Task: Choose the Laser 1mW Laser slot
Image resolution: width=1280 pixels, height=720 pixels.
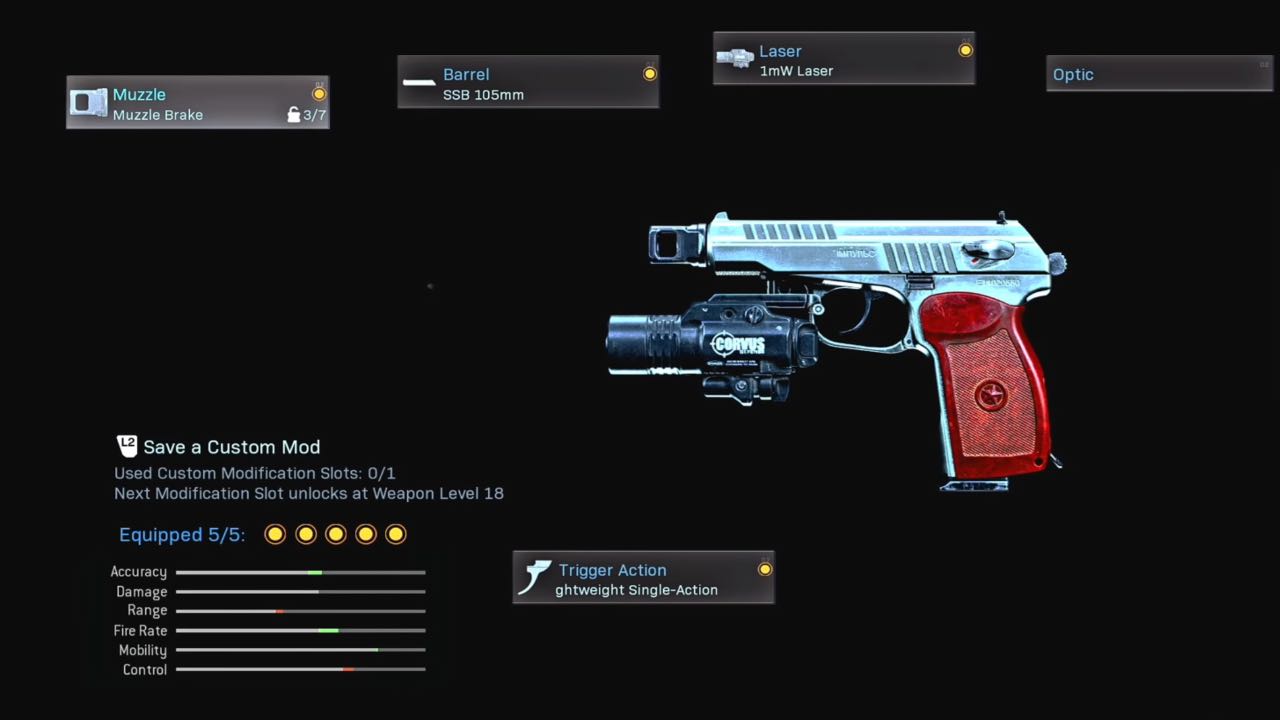Action: [x=843, y=60]
